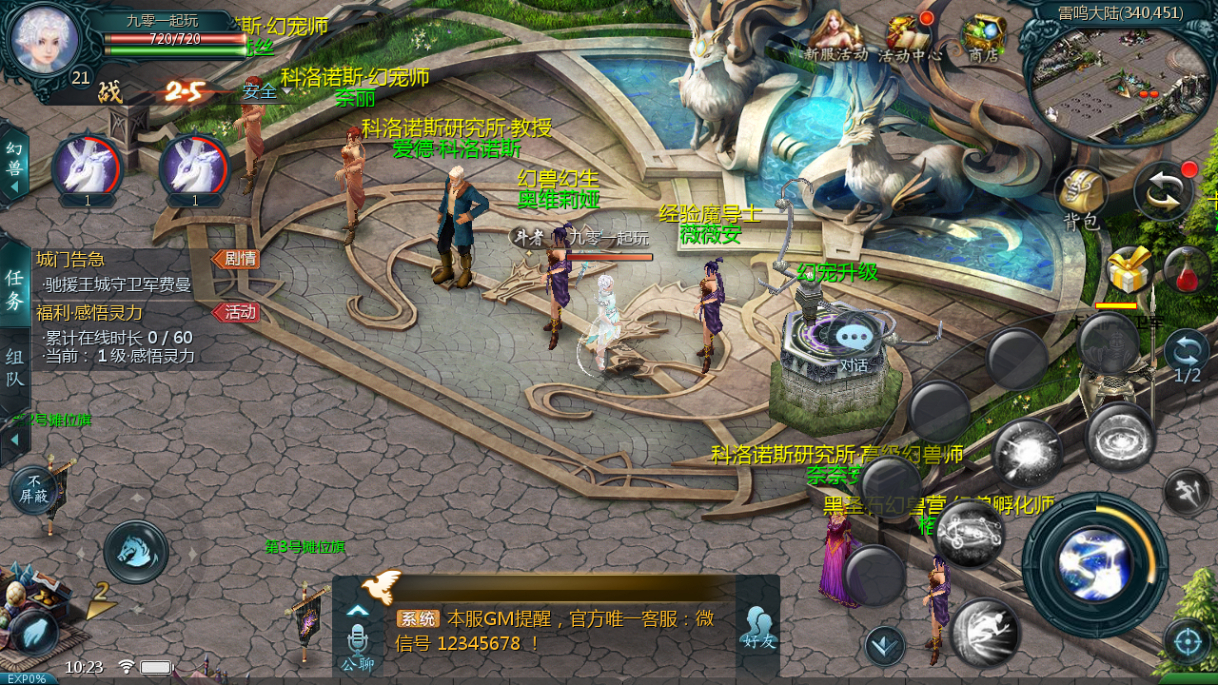Open the 背包 backpack
Image resolution: width=1218 pixels, height=685 pixels.
pos(1082,196)
